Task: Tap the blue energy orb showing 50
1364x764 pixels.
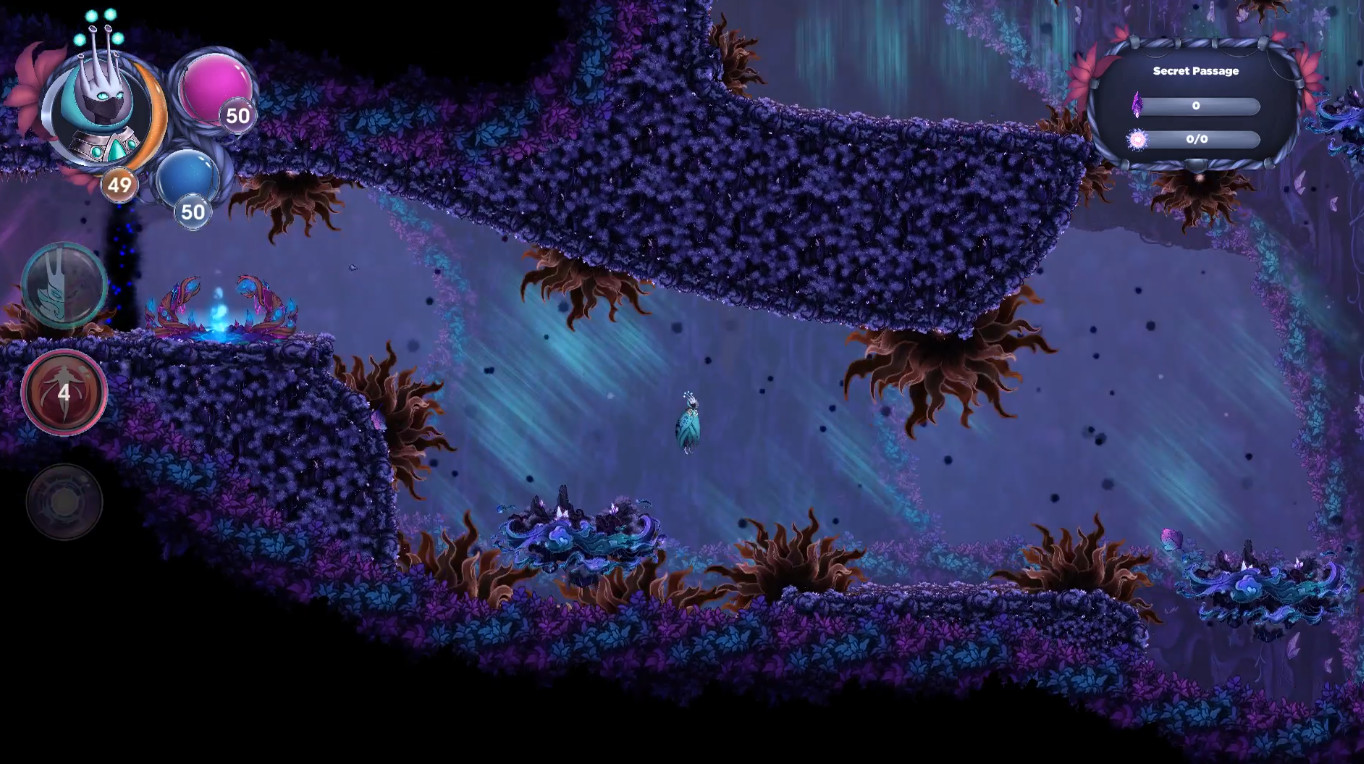Action: pyautogui.click(x=190, y=180)
